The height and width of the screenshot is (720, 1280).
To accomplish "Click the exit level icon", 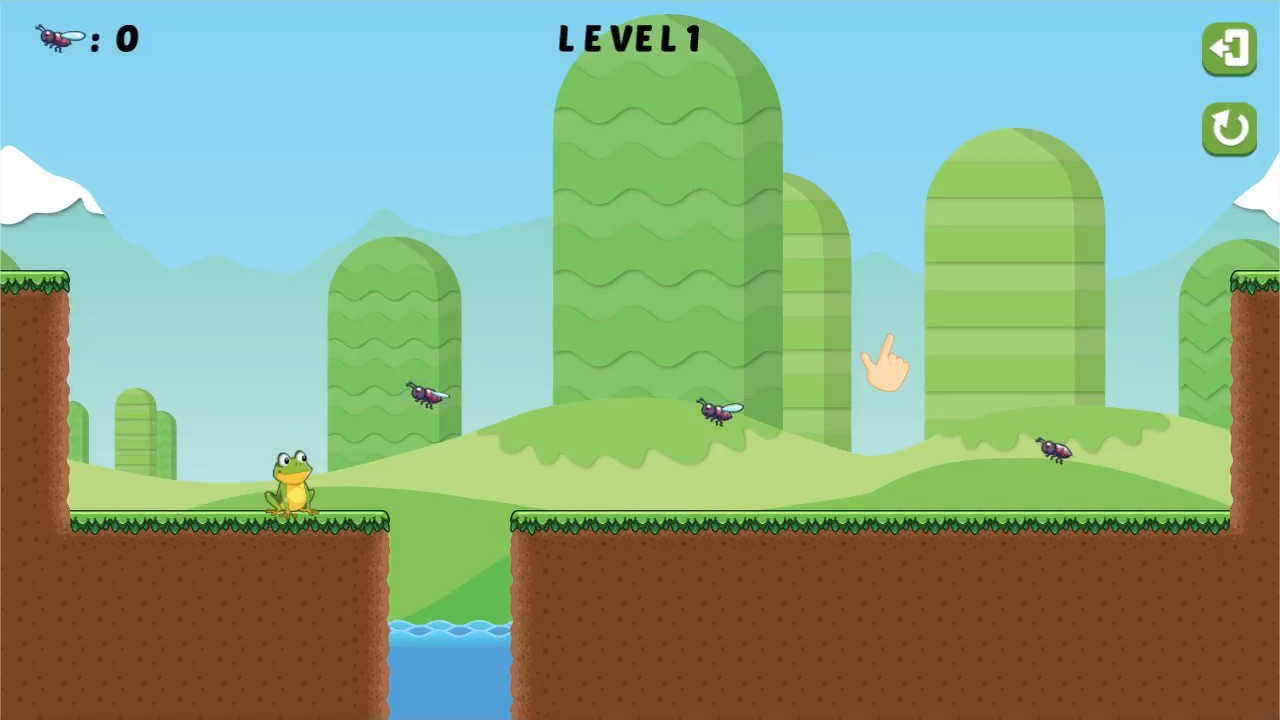I will pos(1229,47).
